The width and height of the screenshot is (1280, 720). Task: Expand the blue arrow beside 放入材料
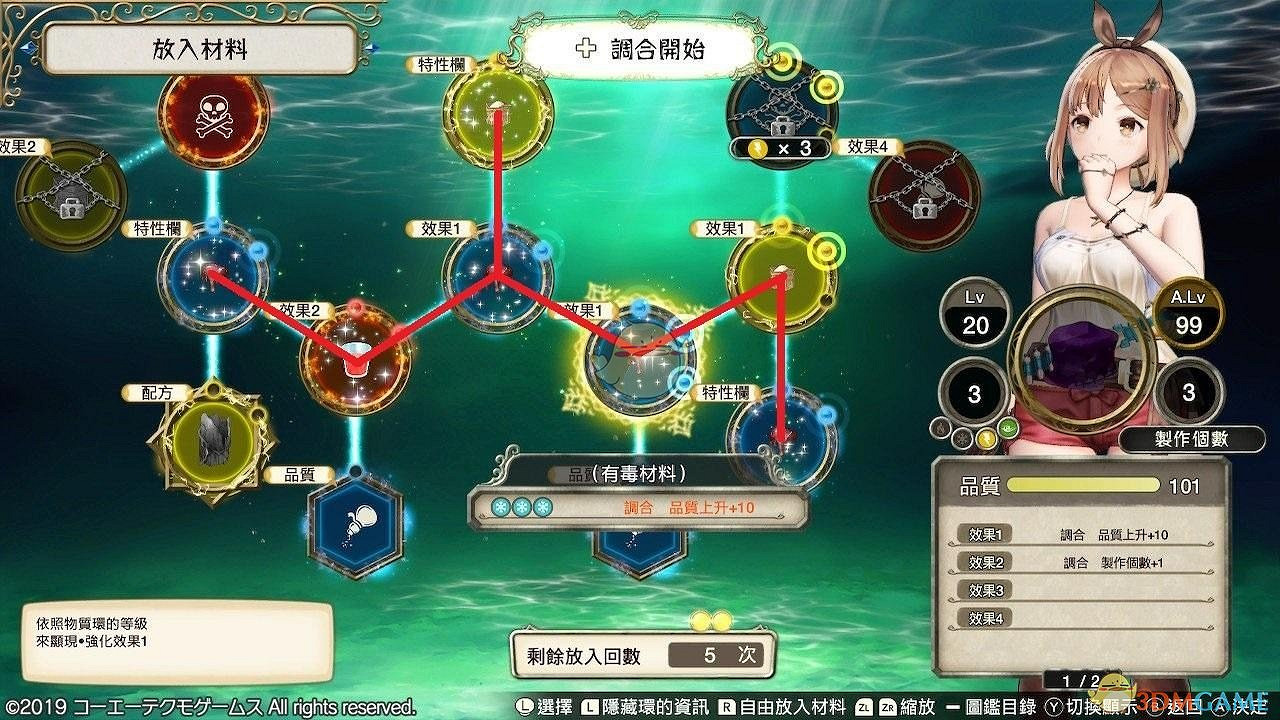(x=375, y=45)
